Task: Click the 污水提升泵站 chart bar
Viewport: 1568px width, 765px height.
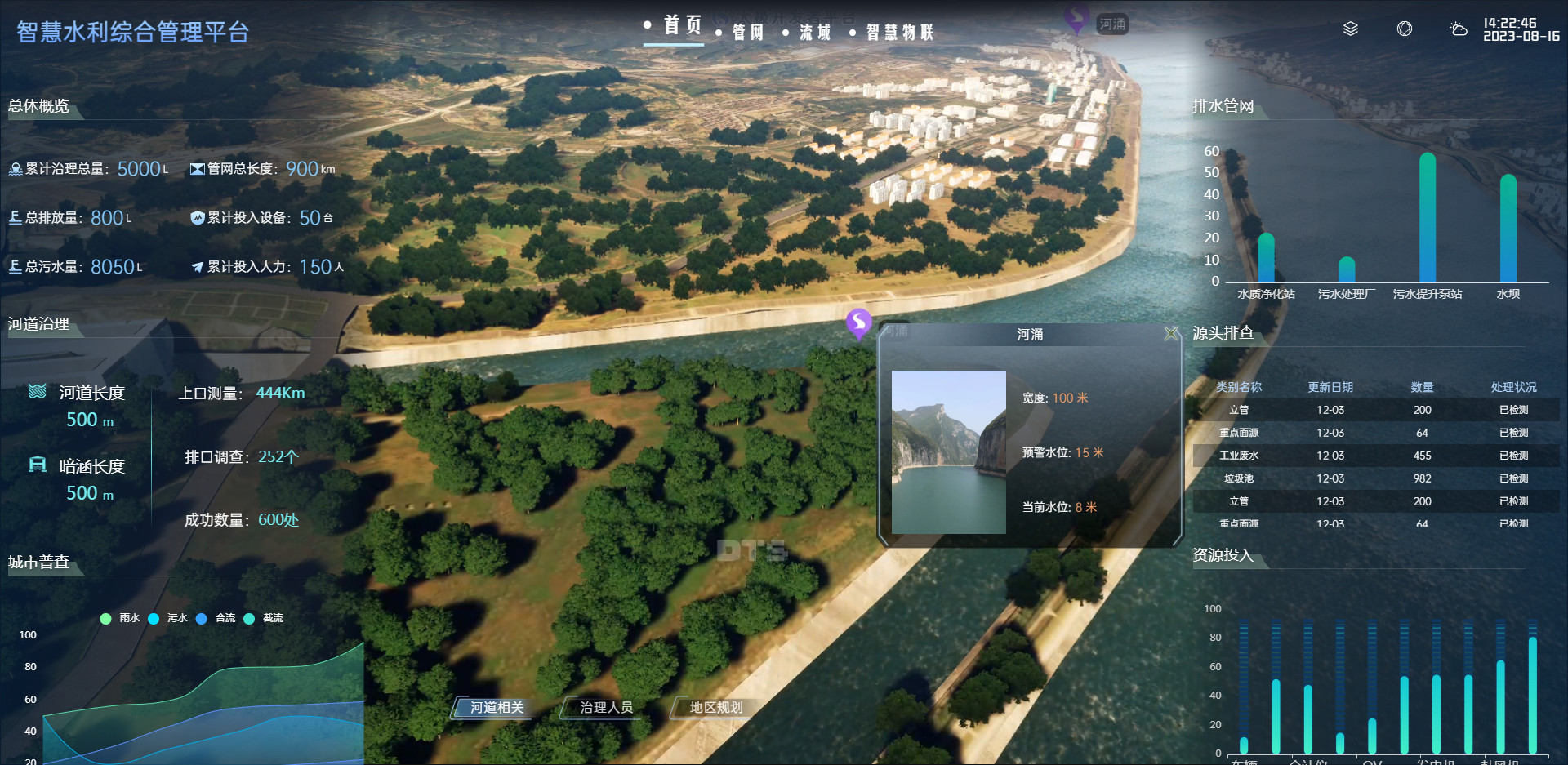Action: click(x=1428, y=219)
